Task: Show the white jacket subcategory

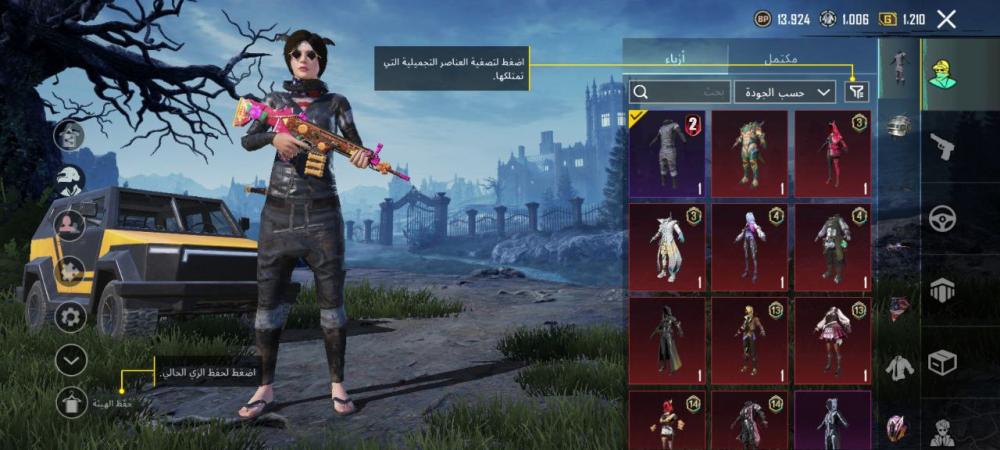Action: coord(900,368)
